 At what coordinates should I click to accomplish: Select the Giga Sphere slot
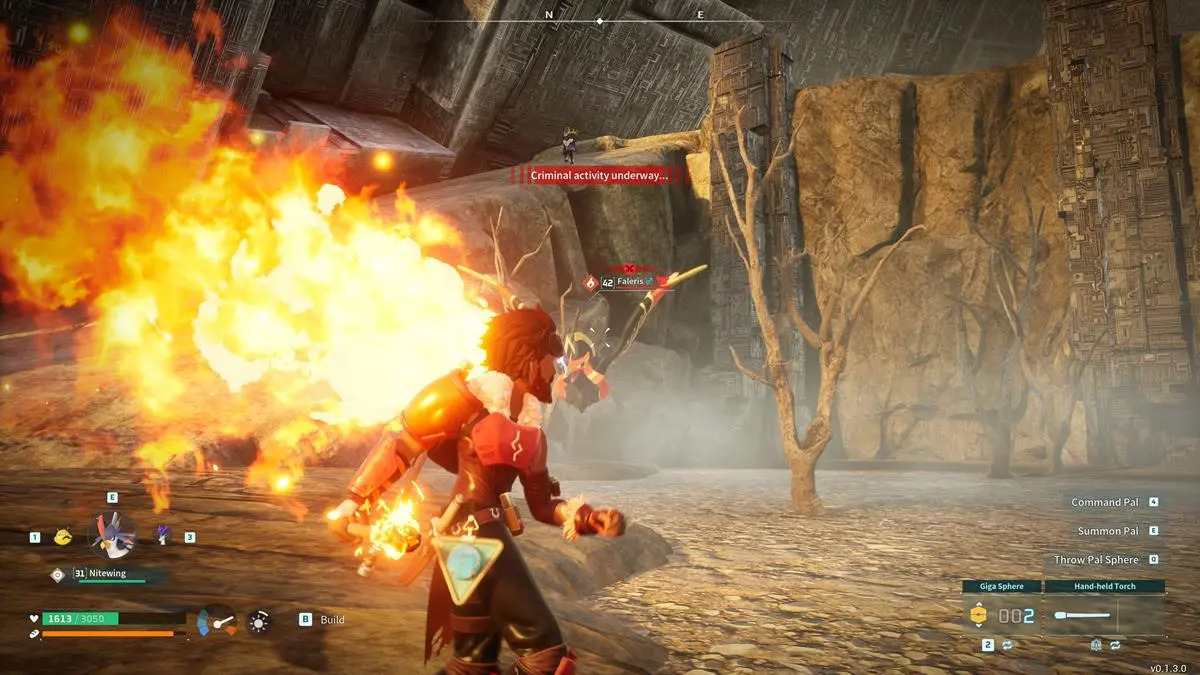click(x=1001, y=615)
